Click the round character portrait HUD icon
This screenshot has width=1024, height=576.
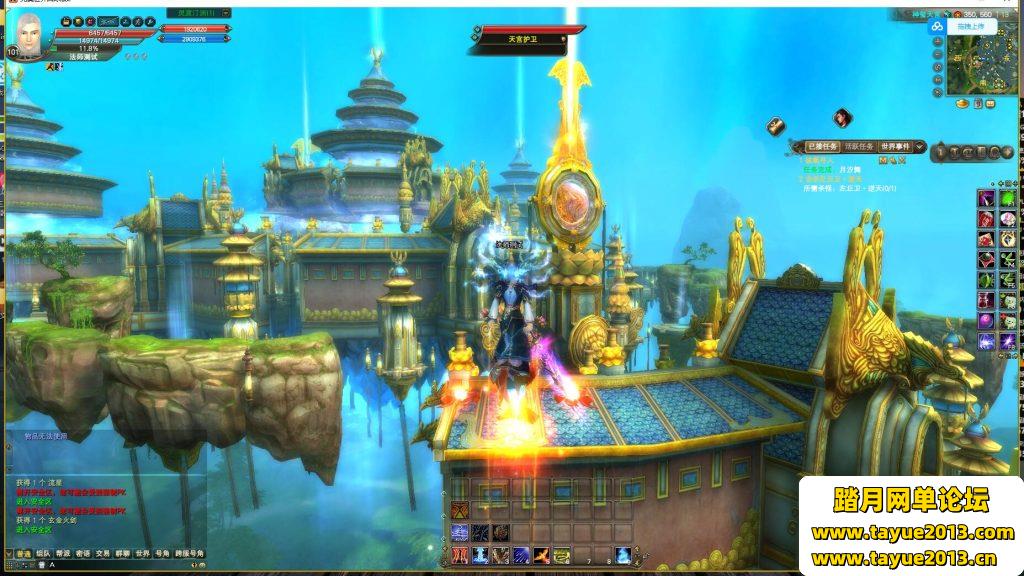843,118
